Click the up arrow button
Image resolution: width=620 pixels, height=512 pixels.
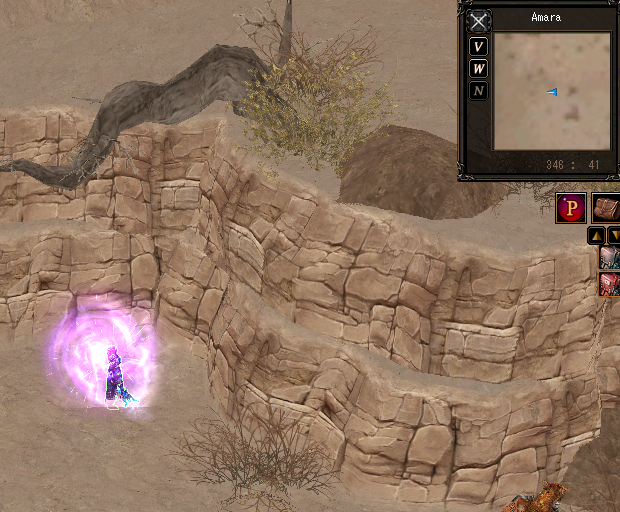[x=596, y=235]
